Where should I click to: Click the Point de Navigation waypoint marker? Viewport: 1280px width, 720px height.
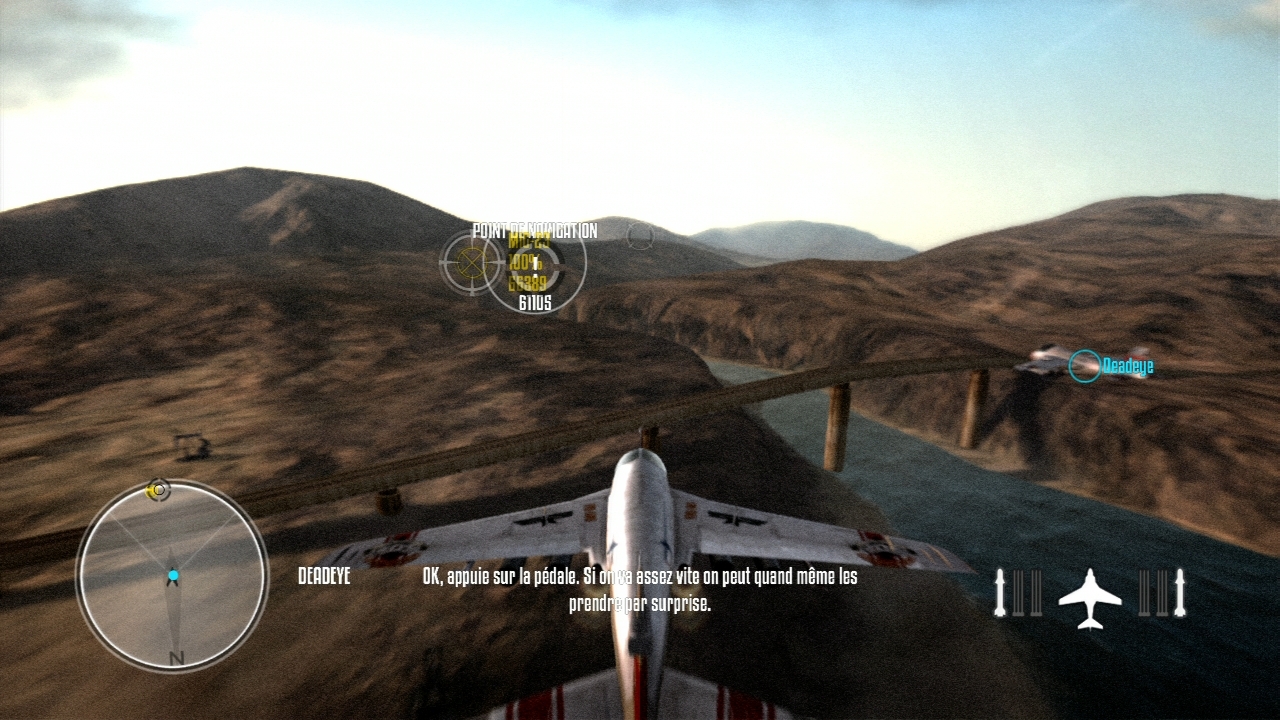coord(535,265)
